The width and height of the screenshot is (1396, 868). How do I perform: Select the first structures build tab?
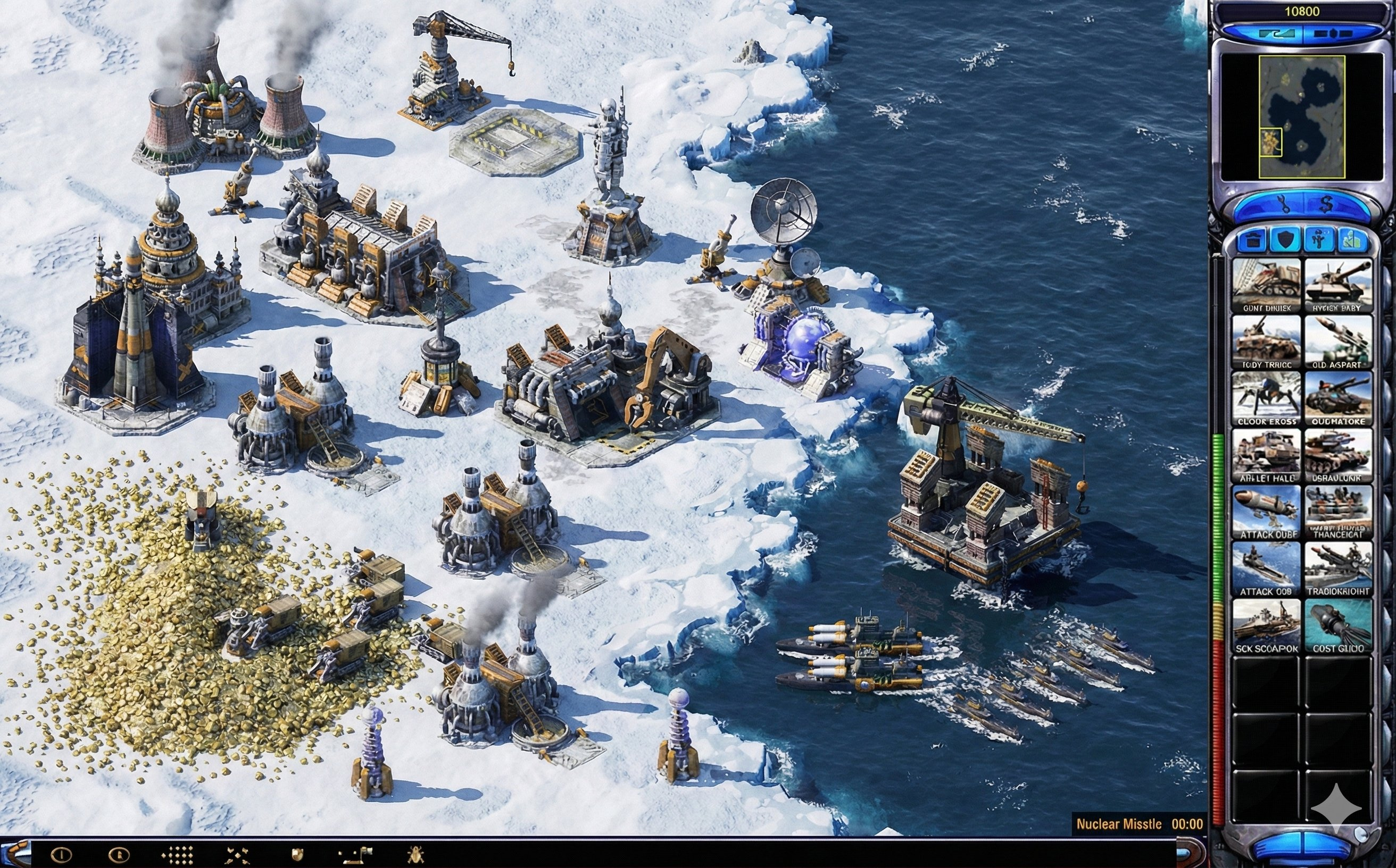[1253, 240]
